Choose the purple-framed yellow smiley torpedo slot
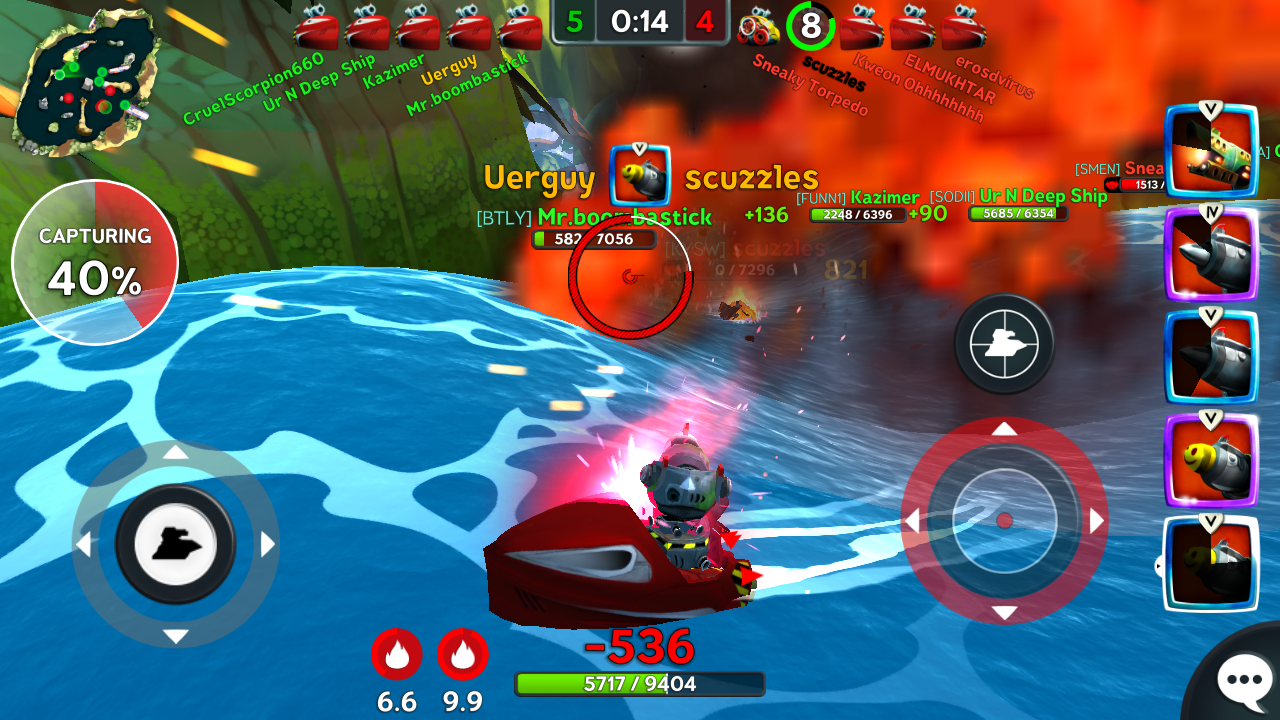The image size is (1280, 720). tap(1210, 460)
